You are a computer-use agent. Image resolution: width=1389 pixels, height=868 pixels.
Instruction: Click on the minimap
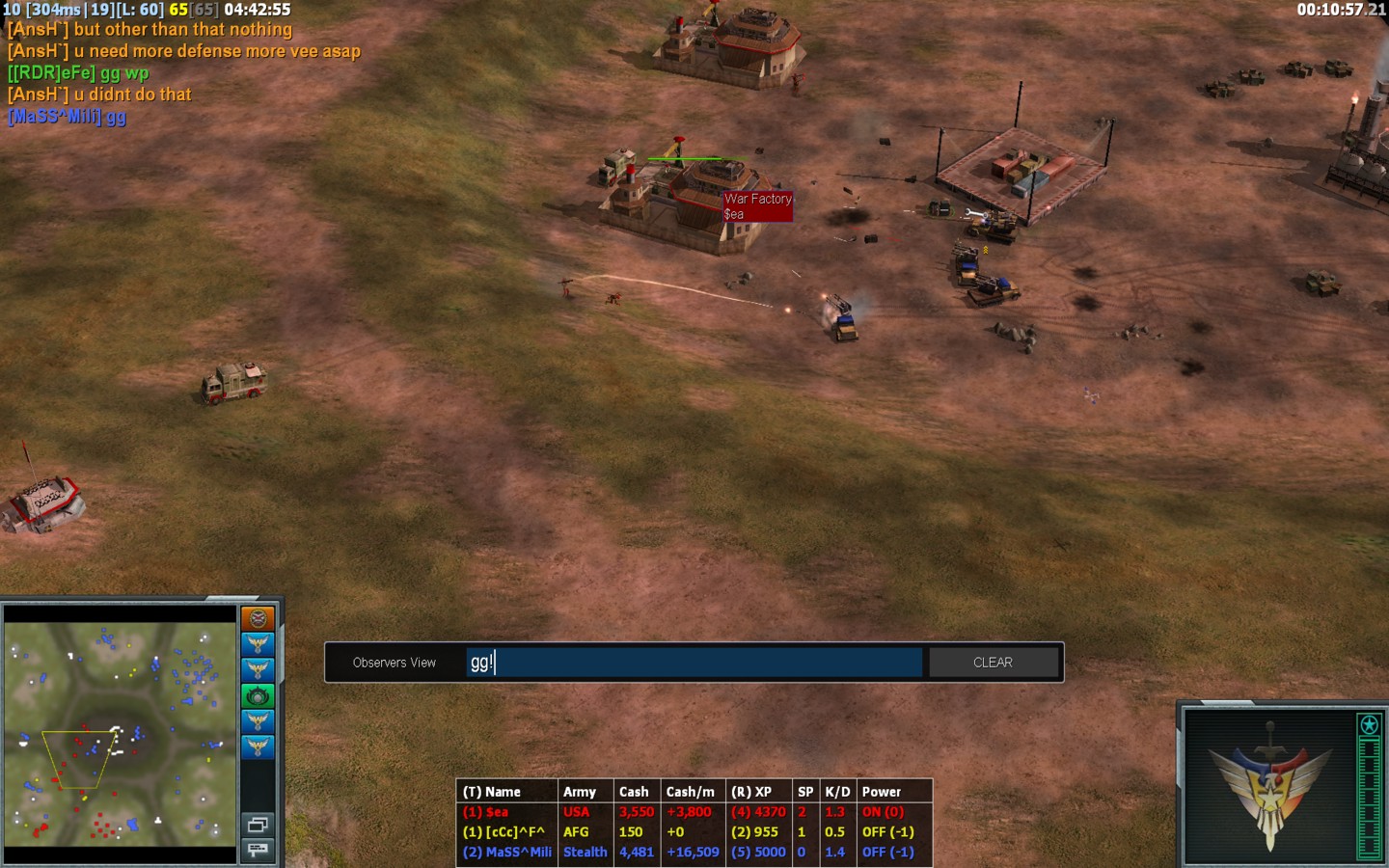[x=121, y=733]
